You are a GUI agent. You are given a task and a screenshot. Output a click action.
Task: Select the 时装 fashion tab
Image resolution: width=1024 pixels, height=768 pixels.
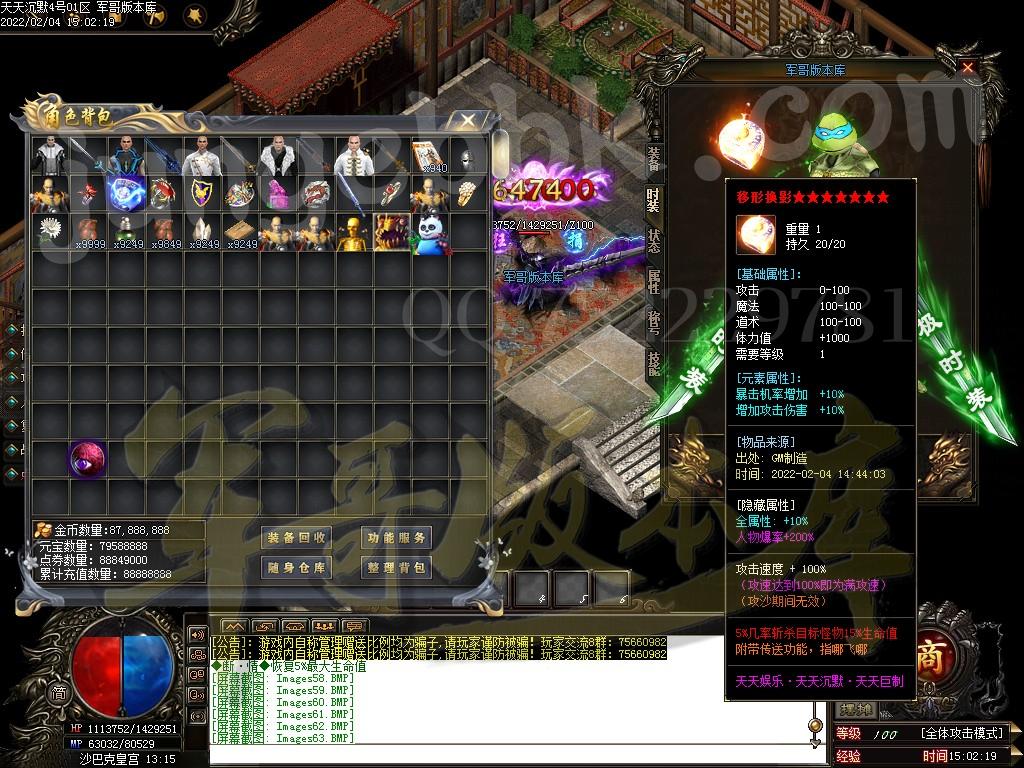point(653,200)
